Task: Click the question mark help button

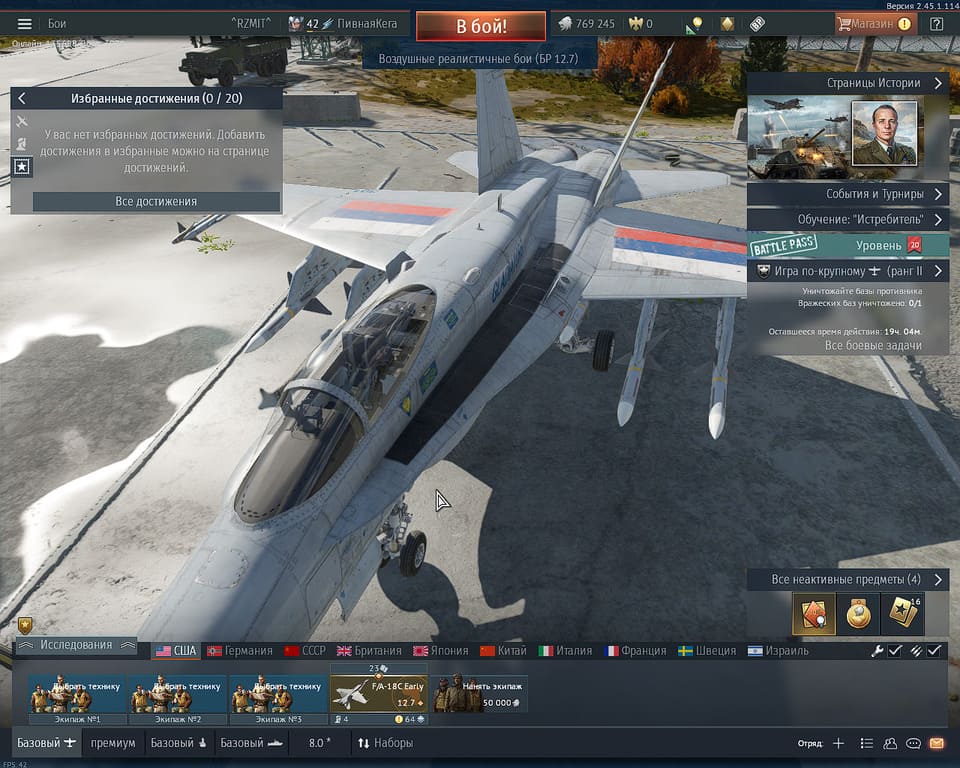Action: tap(937, 24)
